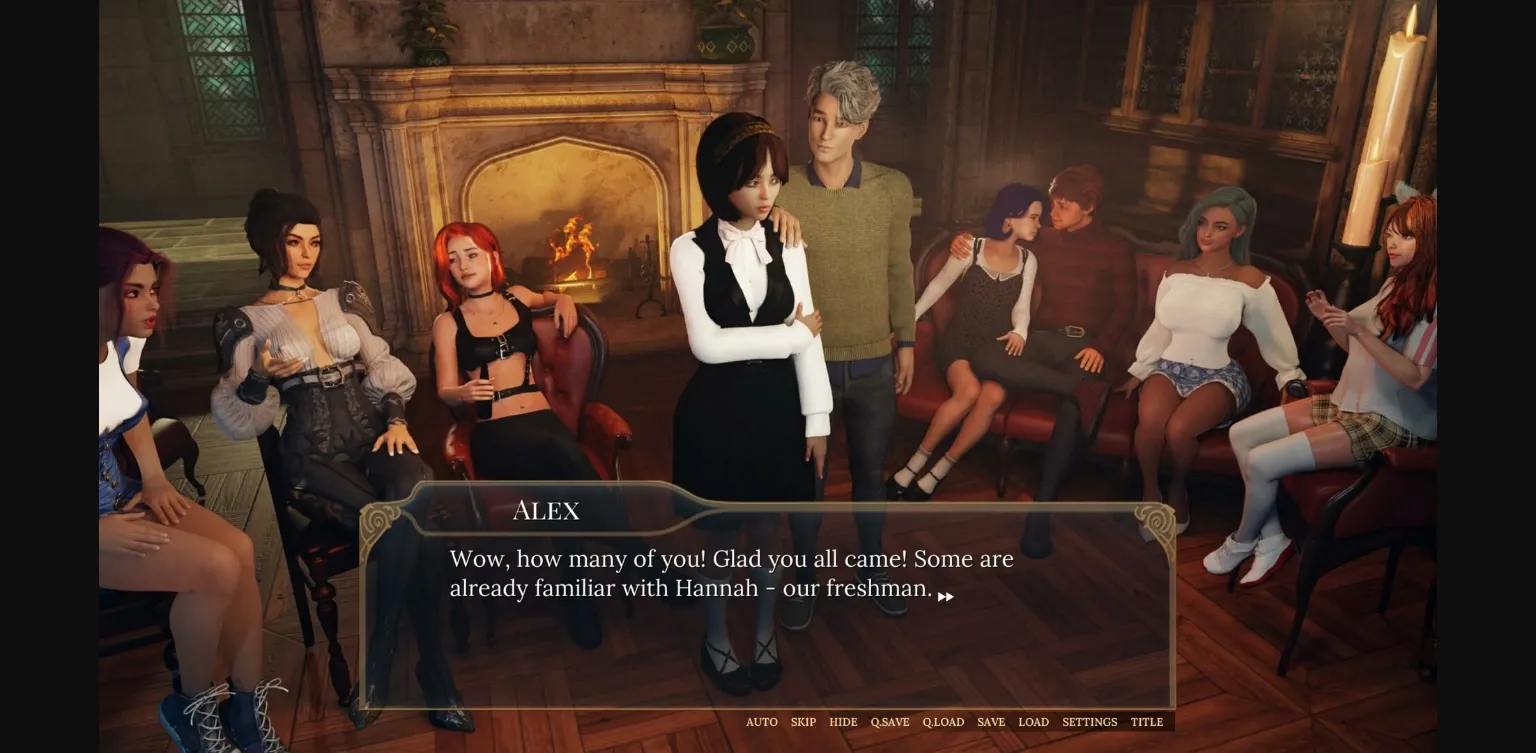
Task: Open the Settings menu
Action: 1089,722
